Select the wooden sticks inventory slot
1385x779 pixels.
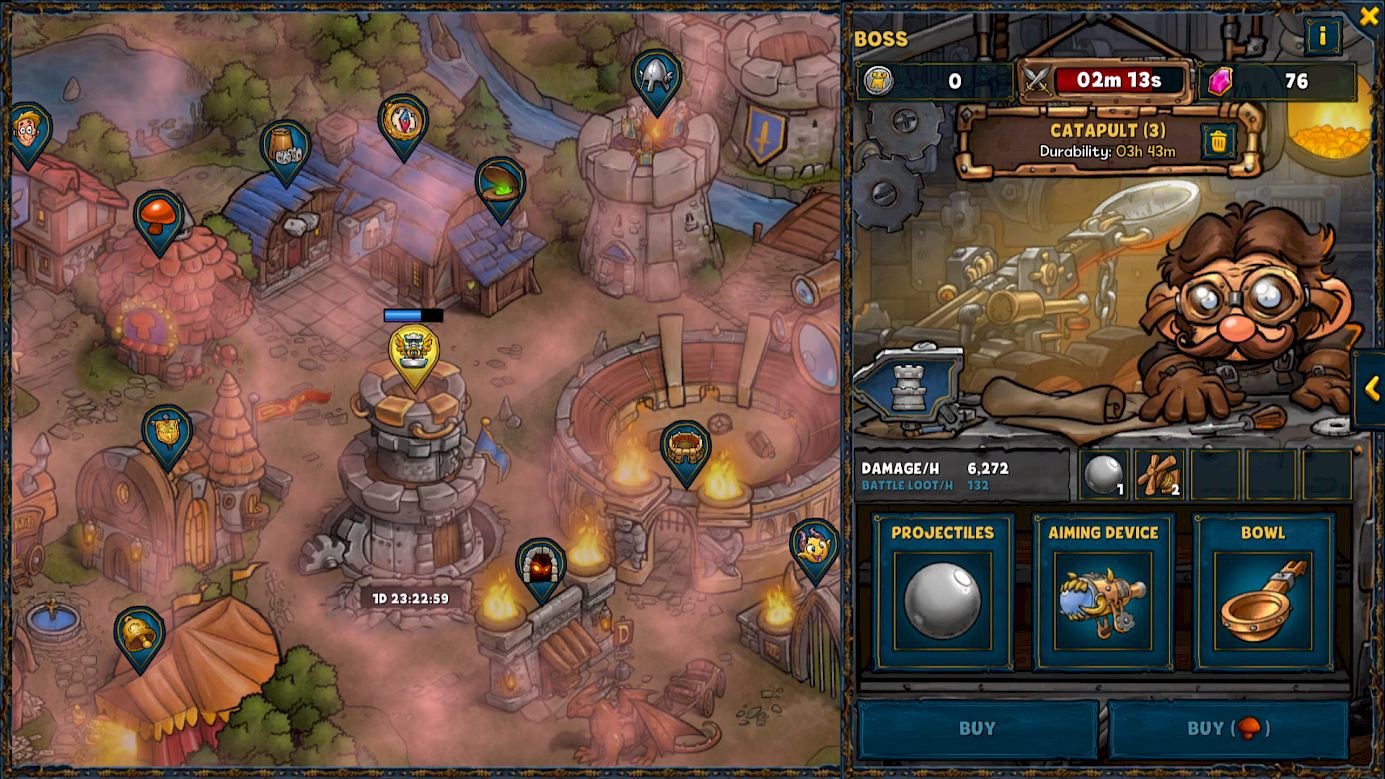[x=1160, y=474]
